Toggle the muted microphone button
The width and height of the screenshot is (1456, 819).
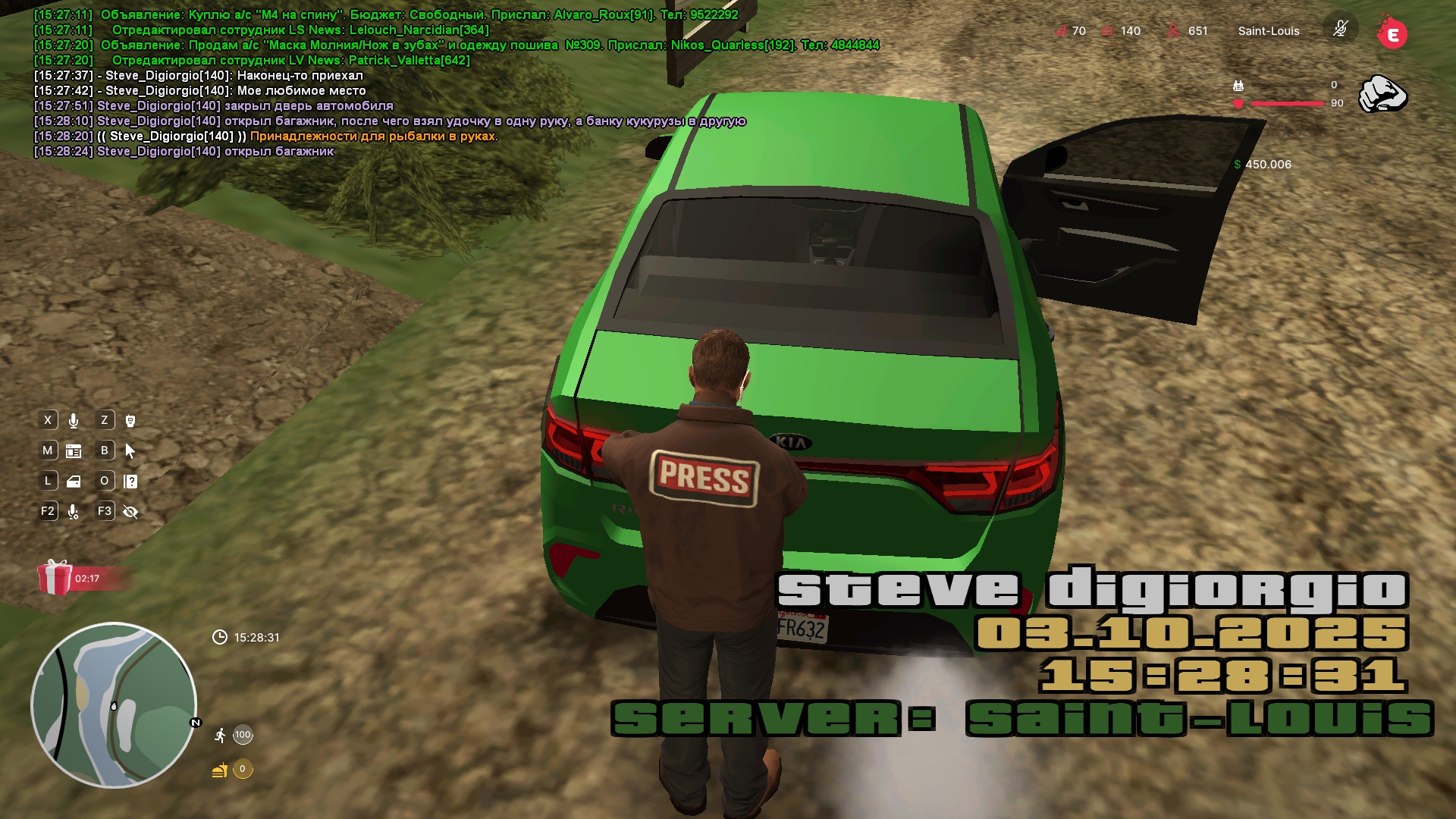tap(1340, 30)
